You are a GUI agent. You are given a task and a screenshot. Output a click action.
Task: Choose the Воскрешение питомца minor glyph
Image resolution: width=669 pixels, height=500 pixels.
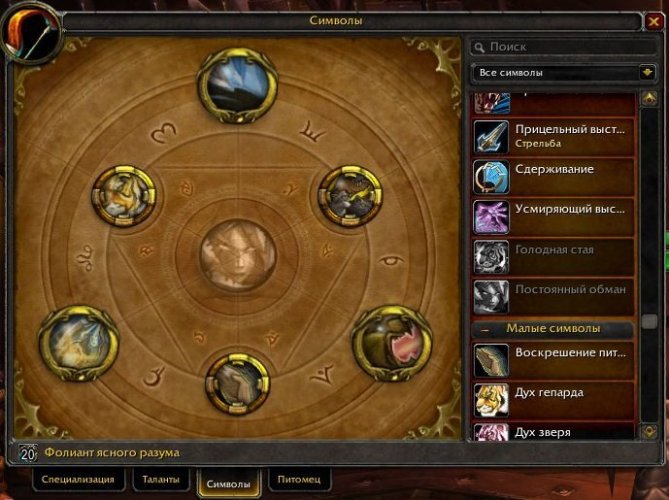553,359
